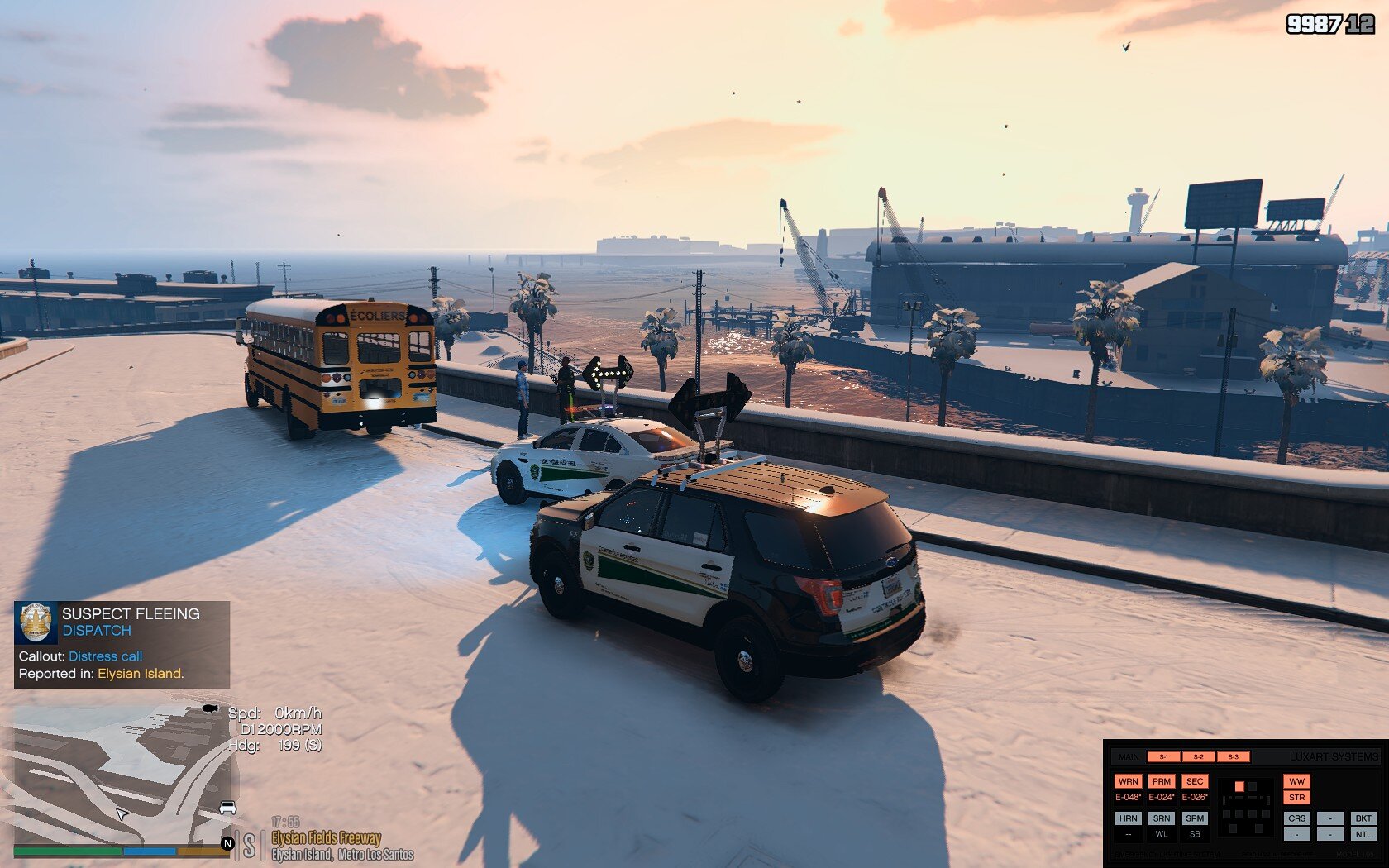Turn on the NTL lights button
This screenshot has width=1389, height=868.
[x=1363, y=834]
